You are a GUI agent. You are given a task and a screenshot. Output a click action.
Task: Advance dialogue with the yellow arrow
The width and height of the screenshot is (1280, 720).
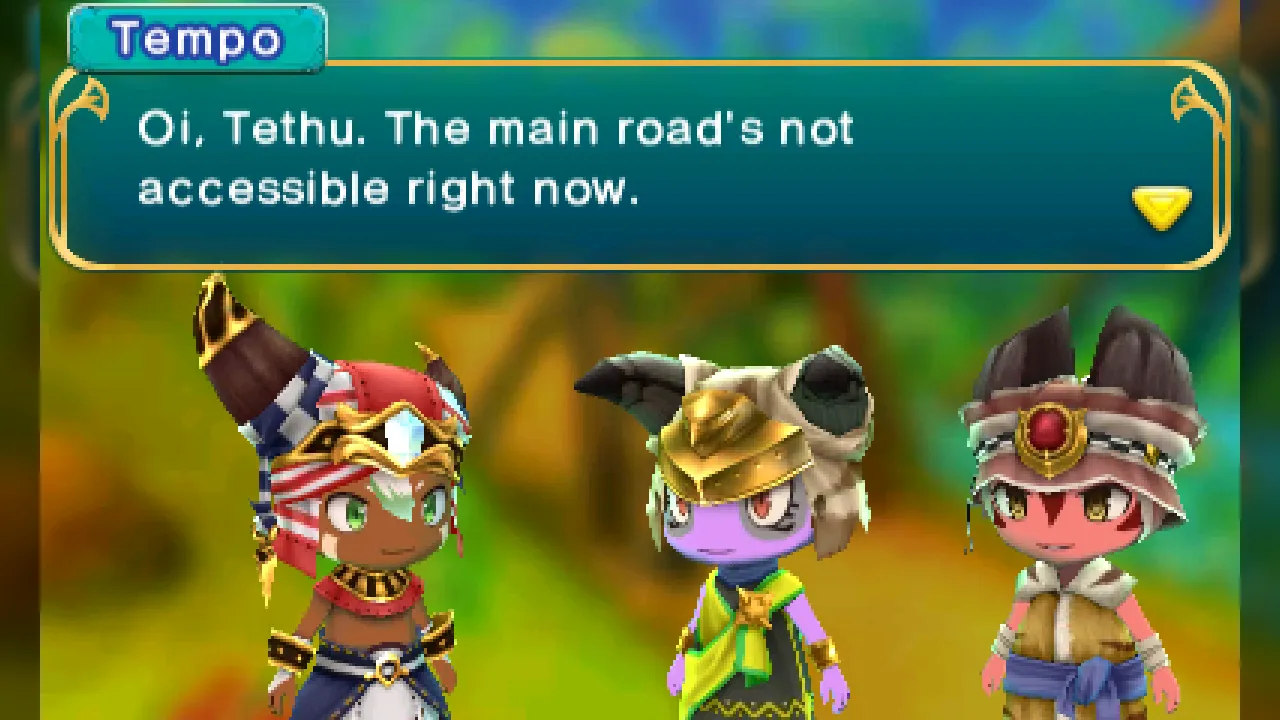coord(1161,207)
